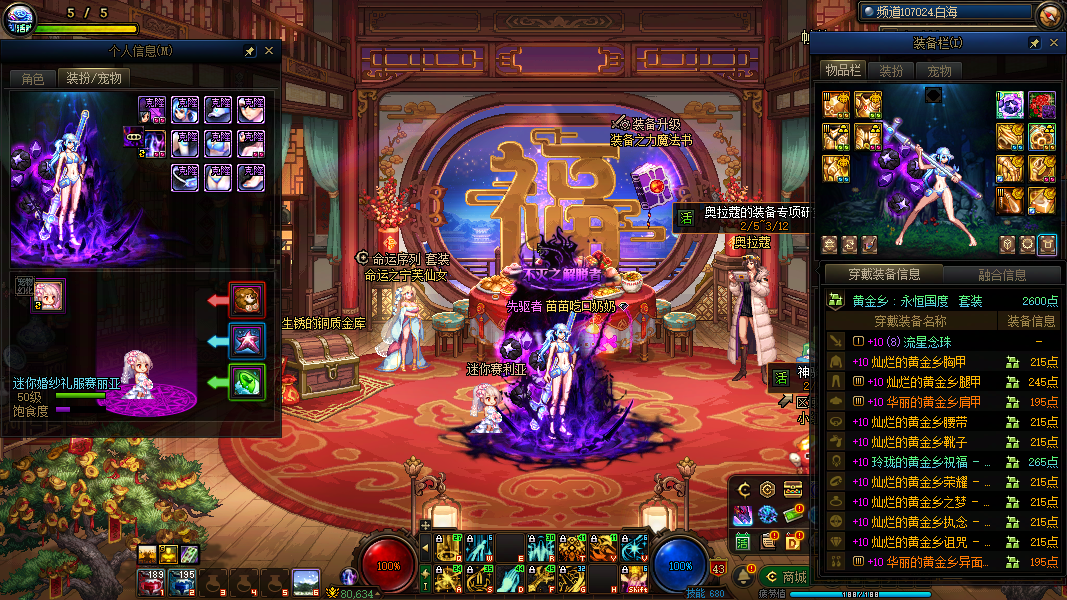Pin the equipment window
This screenshot has width=1067, height=600.
click(1035, 43)
